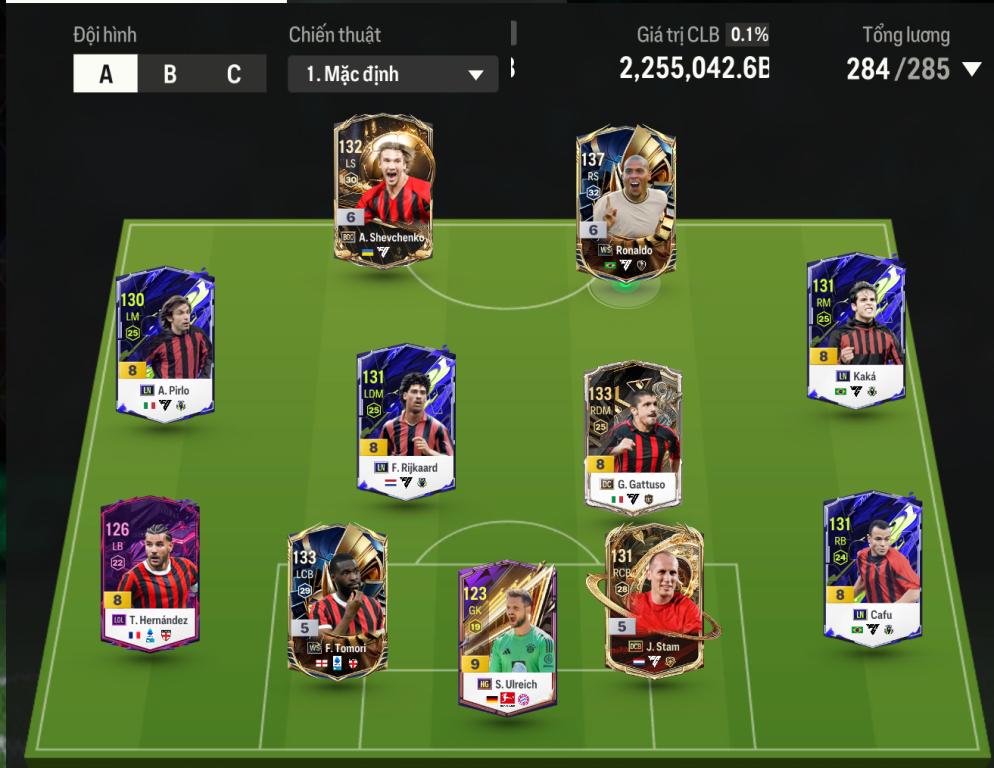This screenshot has width=994, height=768.
Task: Select the A. Shevchenko striker card
Action: click(383, 190)
